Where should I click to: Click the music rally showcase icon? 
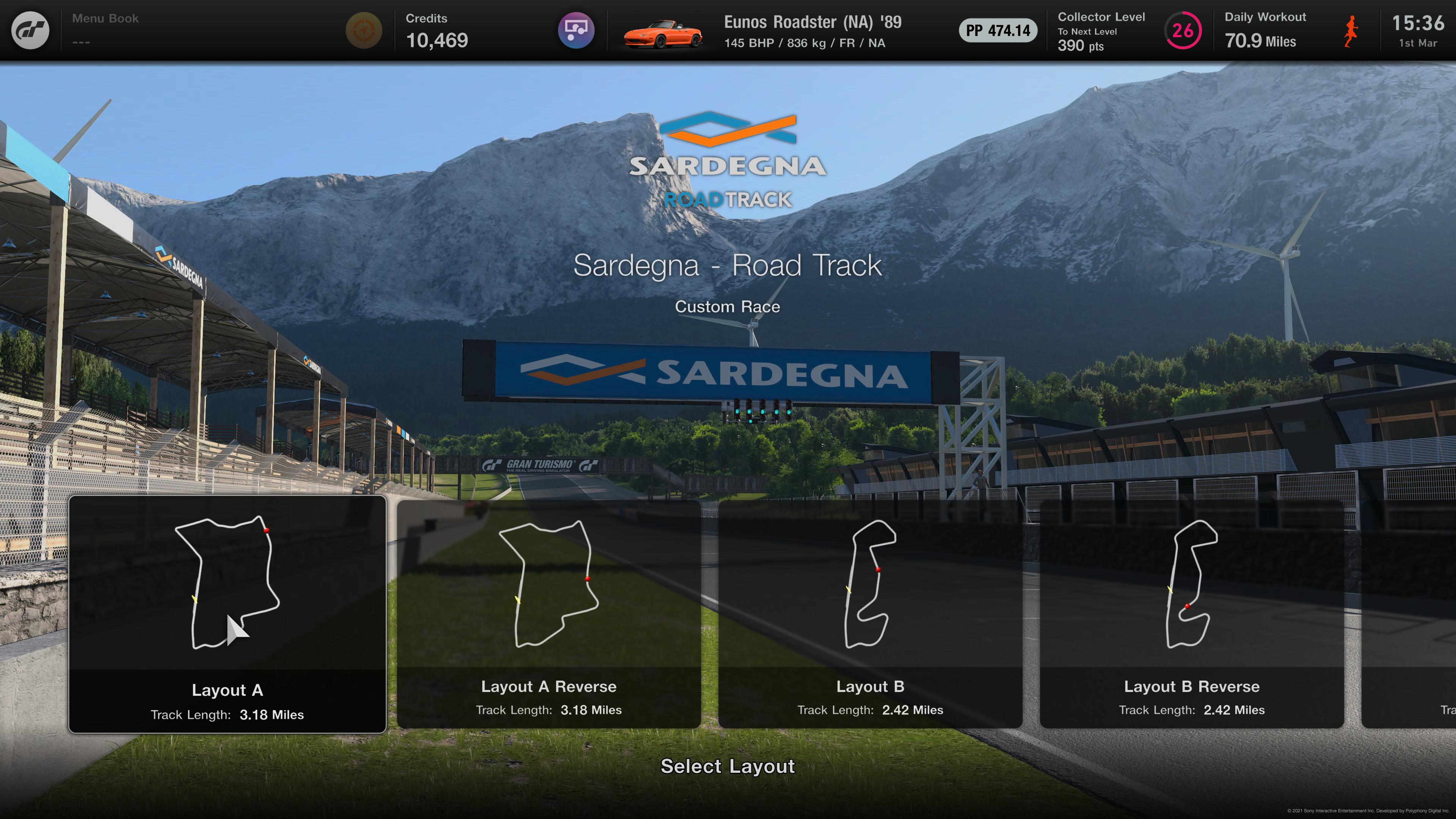[x=576, y=30]
